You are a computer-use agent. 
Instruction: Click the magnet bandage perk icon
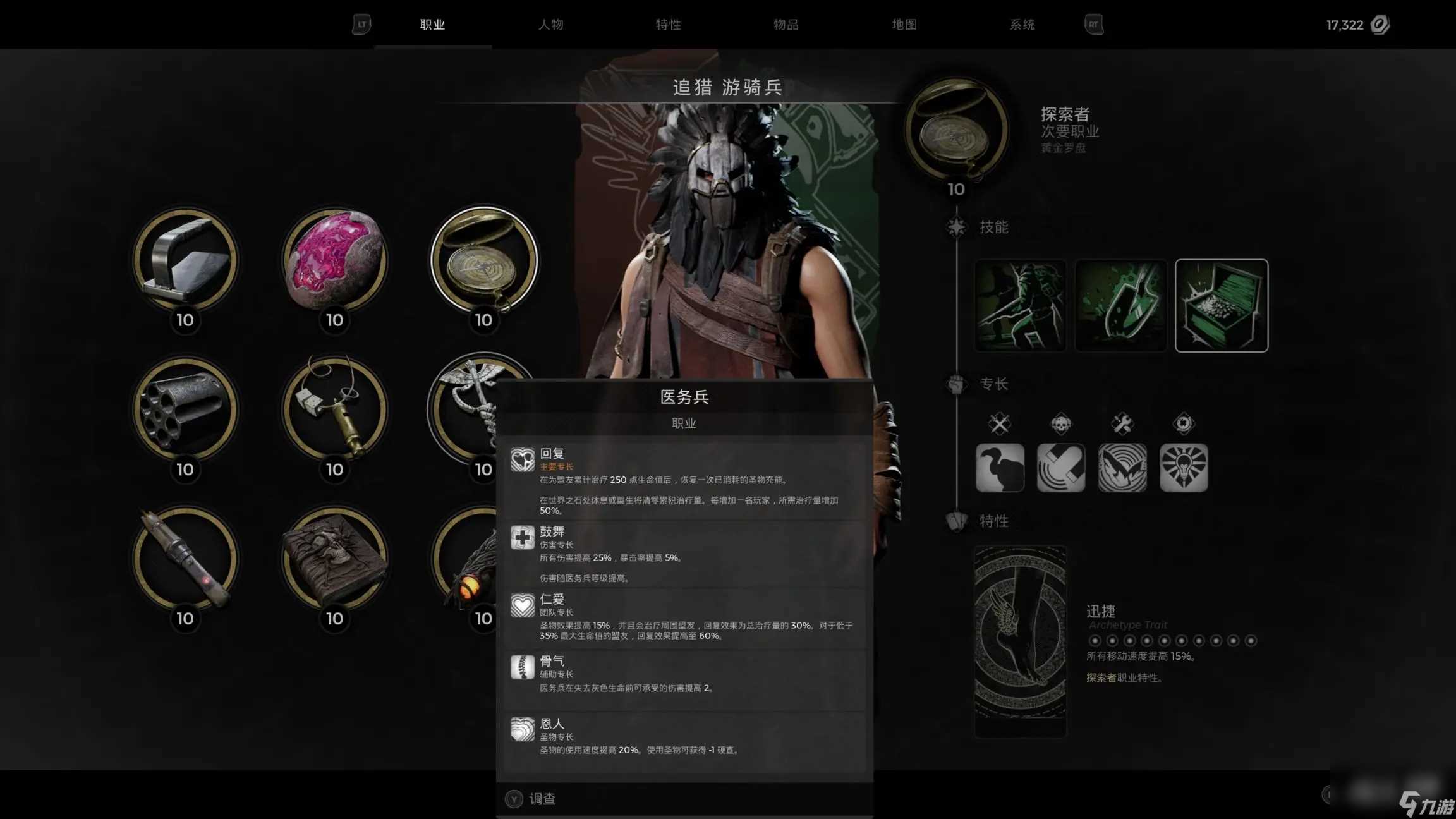[1061, 468]
